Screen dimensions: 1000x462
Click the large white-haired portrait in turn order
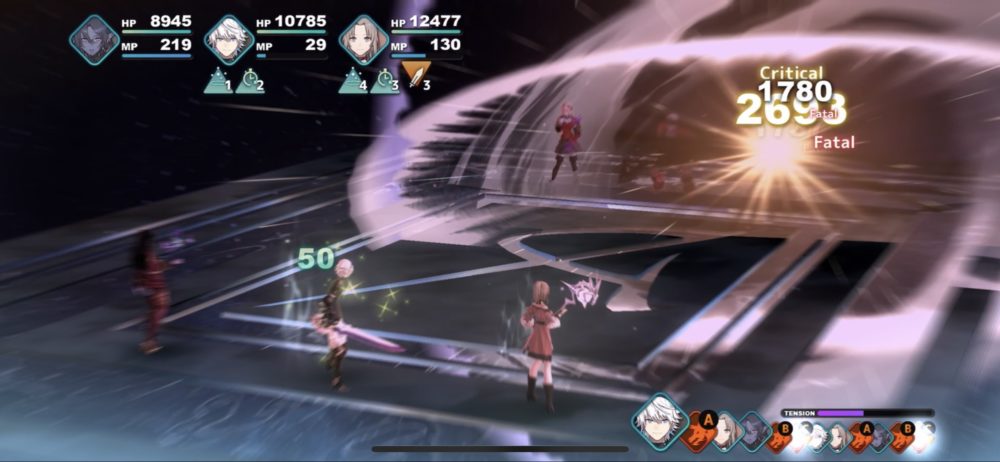tap(659, 421)
